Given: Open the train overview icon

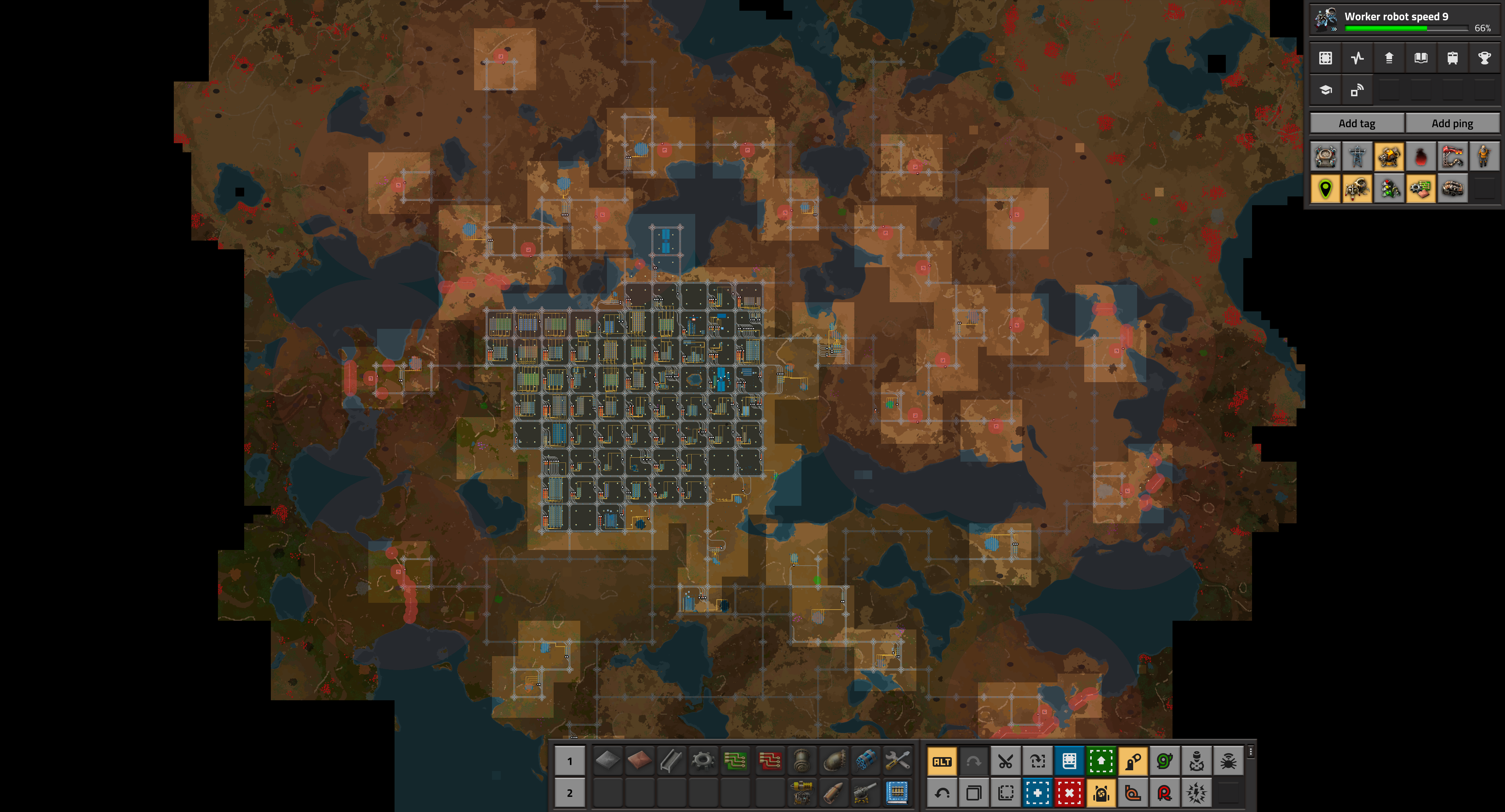Looking at the screenshot, I should [1452, 58].
